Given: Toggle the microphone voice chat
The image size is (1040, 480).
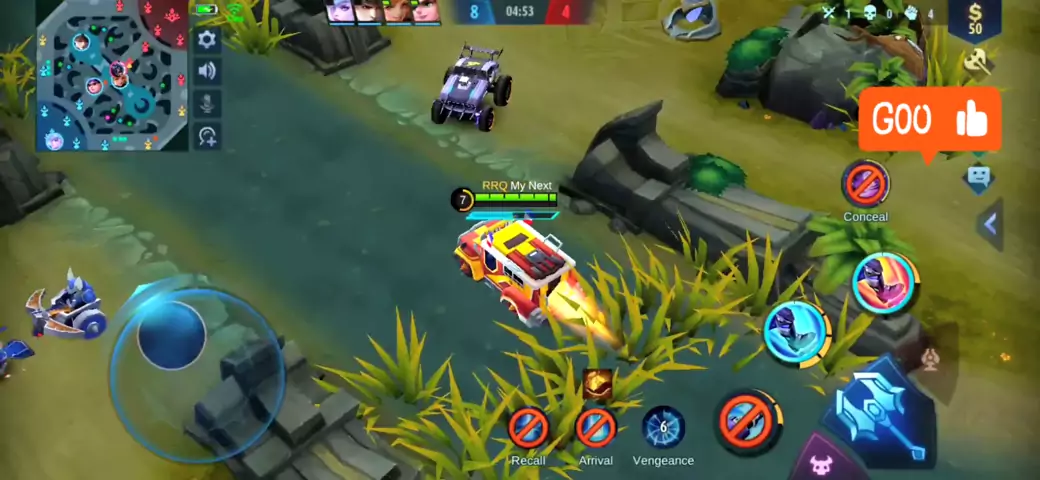Looking at the screenshot, I should pyautogui.click(x=207, y=103).
